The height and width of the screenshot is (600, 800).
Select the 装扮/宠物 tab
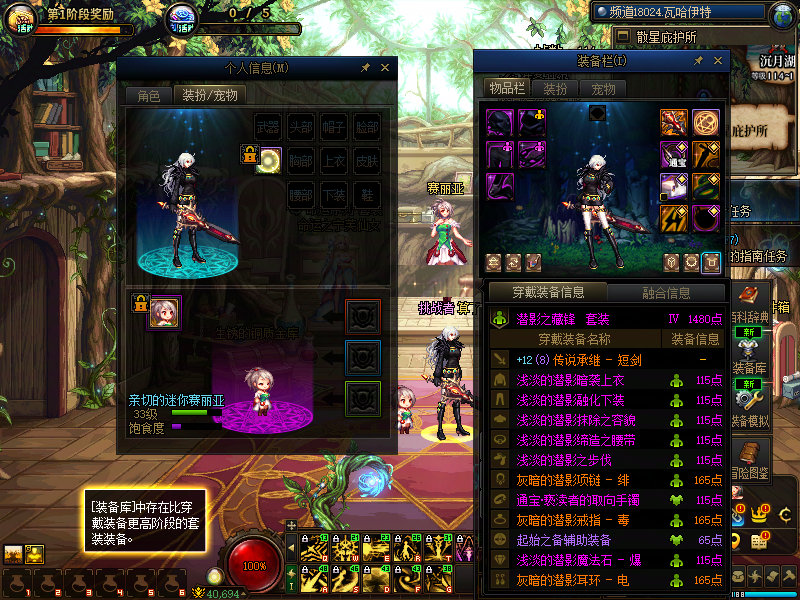click(209, 95)
